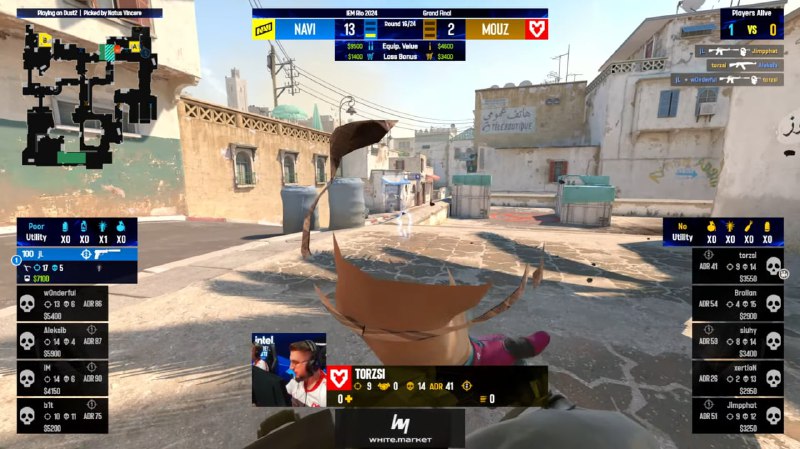Select siuhy's player row
Image resolution: width=800 pixels, height=449 pixels.
738,341
